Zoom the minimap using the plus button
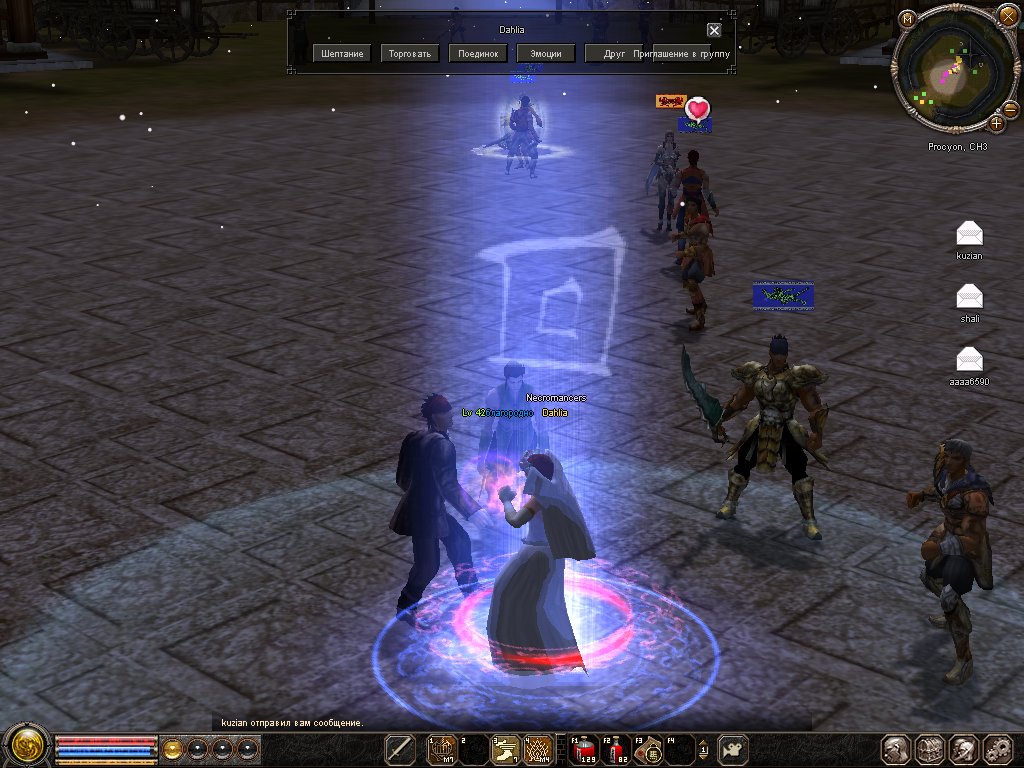 pos(997,123)
